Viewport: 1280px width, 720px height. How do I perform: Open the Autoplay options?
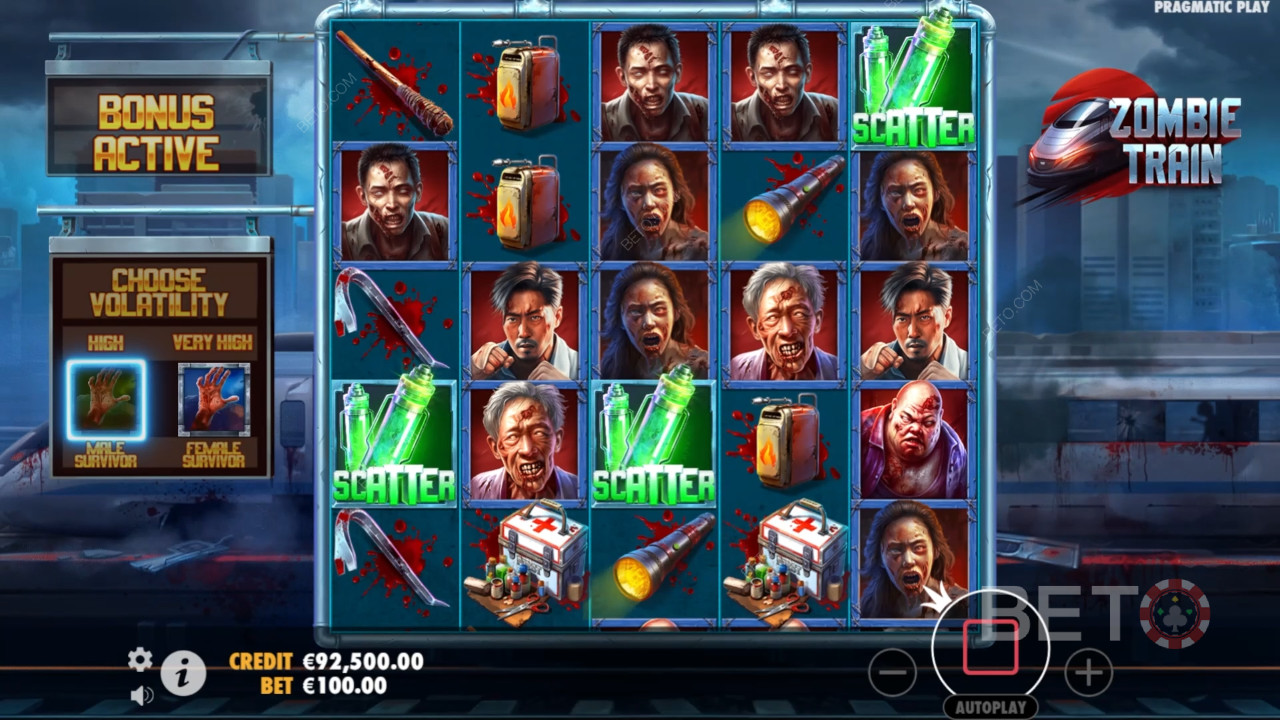(990, 707)
